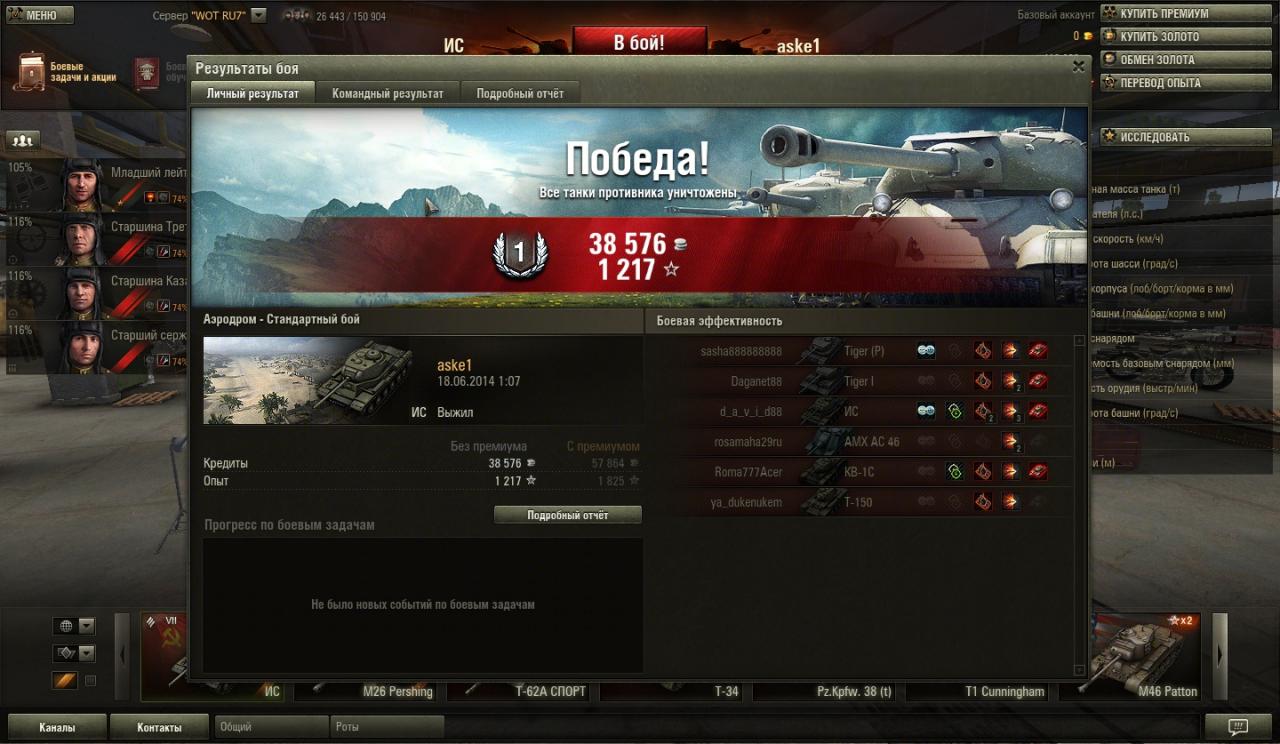Switch to Командный результат tab
Image resolution: width=1280 pixels, height=744 pixels.
[x=387, y=93]
